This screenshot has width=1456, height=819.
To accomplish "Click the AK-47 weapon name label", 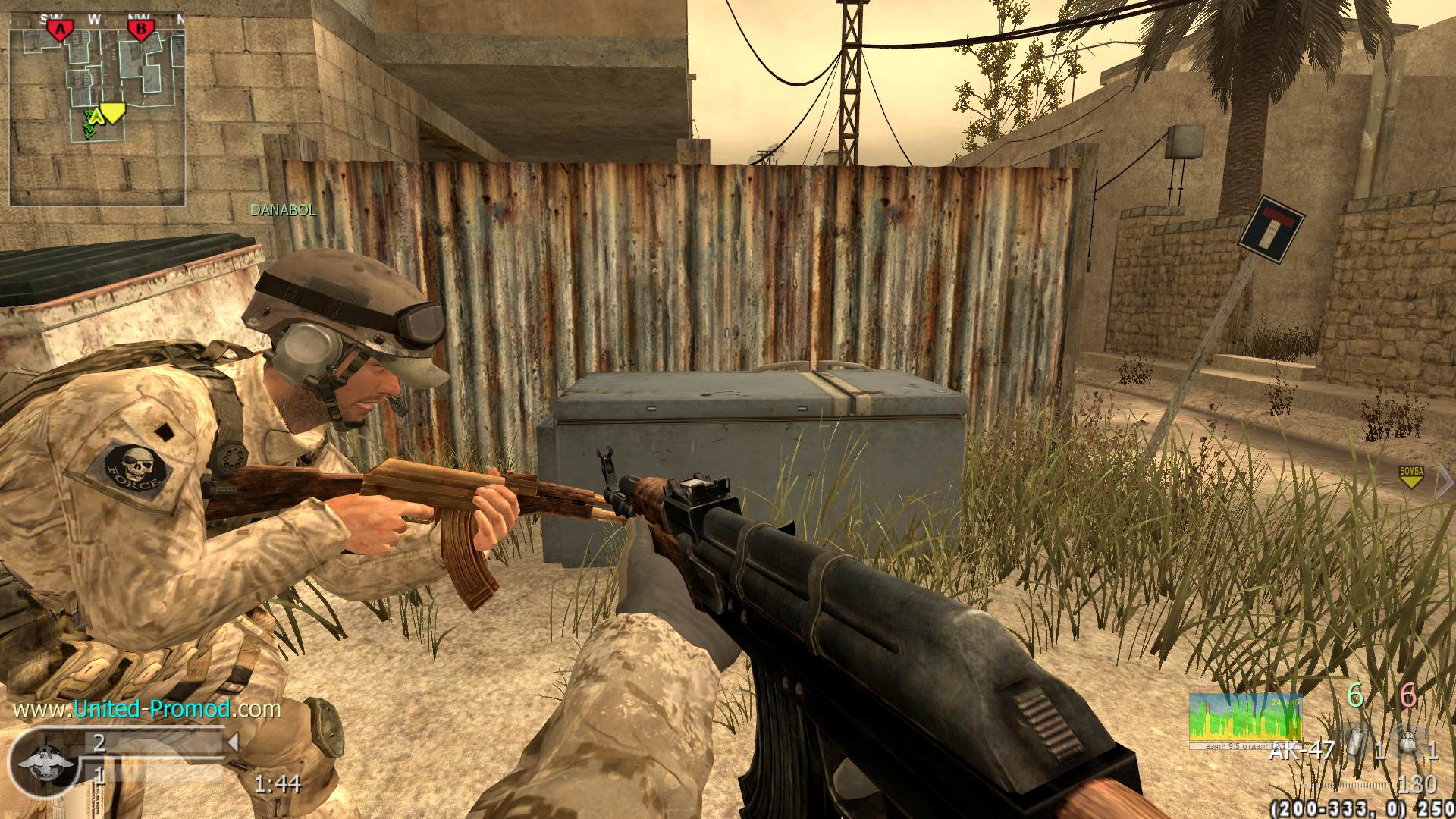I will click(1301, 750).
